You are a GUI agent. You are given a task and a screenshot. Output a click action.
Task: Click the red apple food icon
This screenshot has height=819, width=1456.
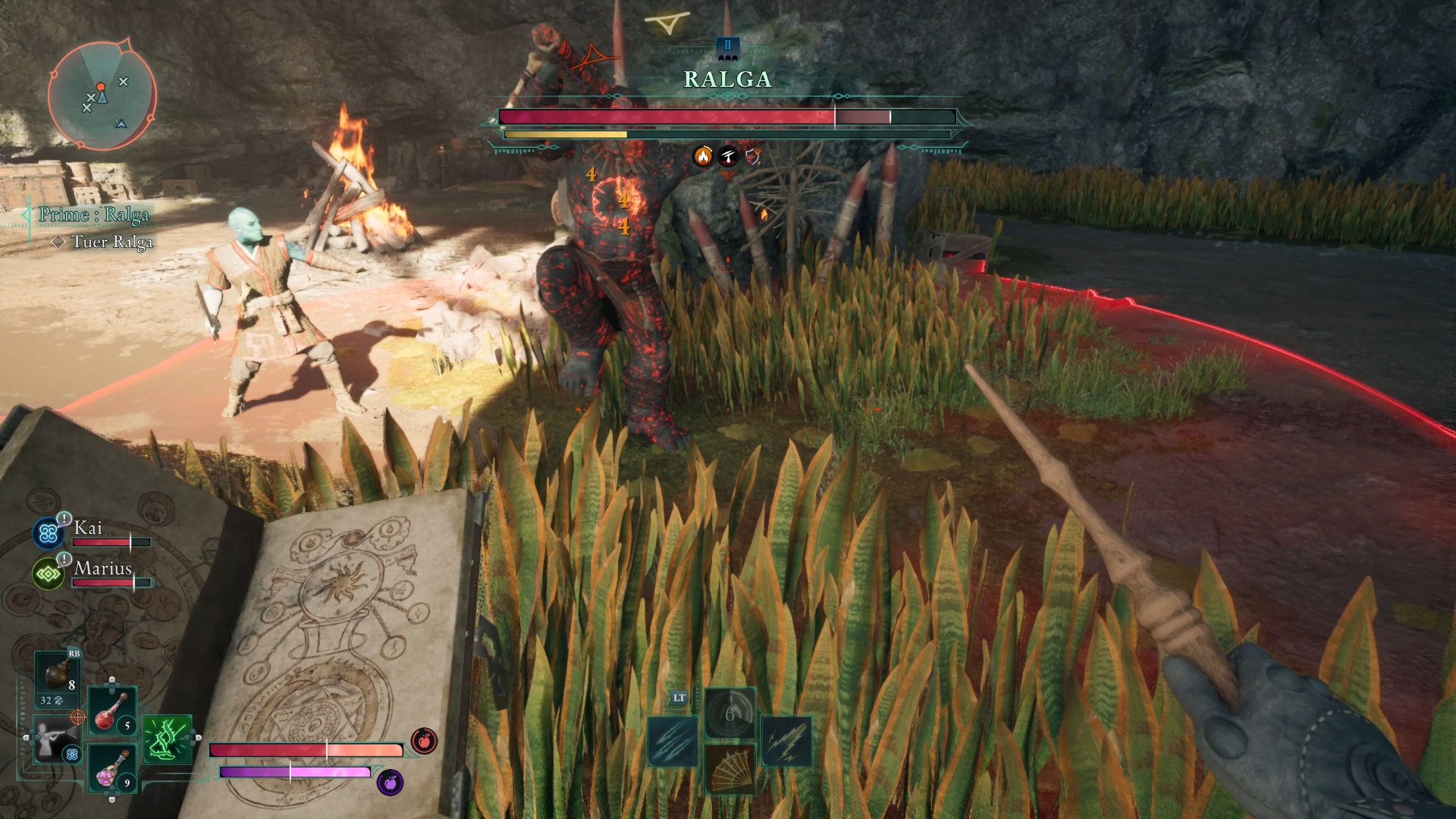[x=424, y=740]
